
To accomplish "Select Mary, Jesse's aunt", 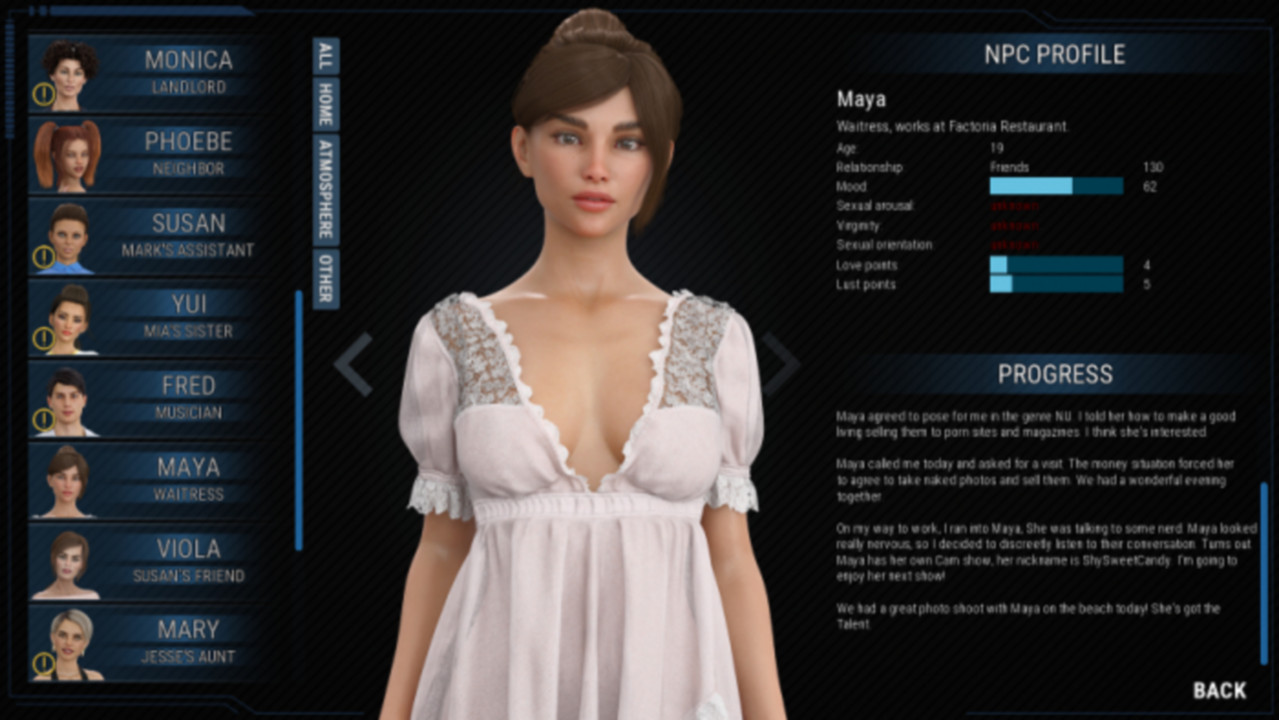I will 150,642.
